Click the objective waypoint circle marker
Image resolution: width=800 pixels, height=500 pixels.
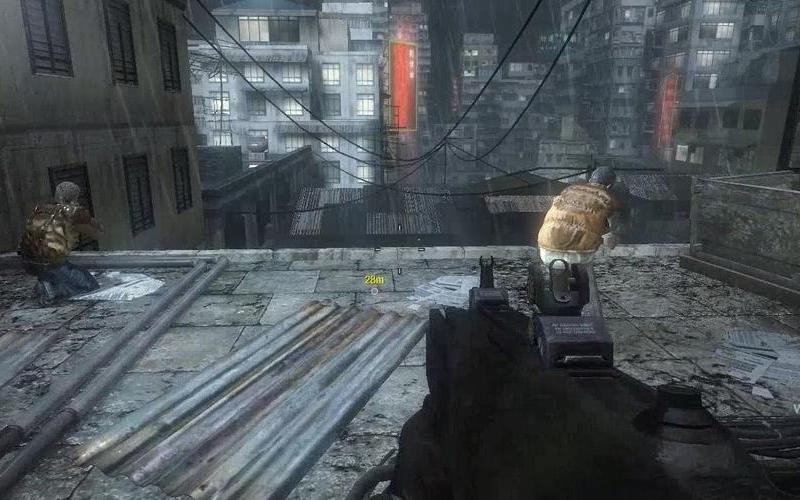point(375,292)
